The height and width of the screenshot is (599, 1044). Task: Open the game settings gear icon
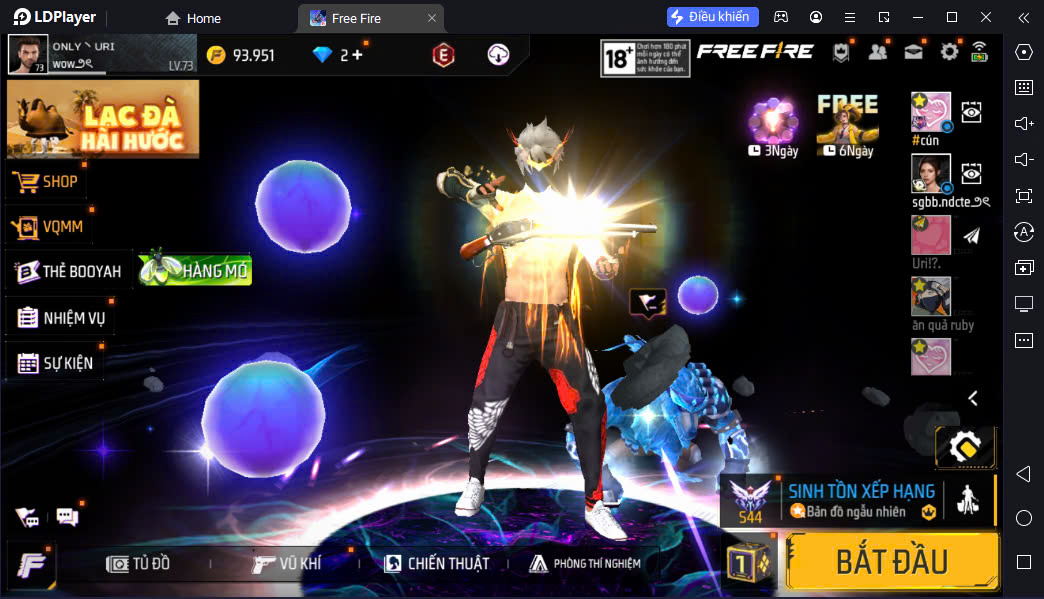(949, 52)
